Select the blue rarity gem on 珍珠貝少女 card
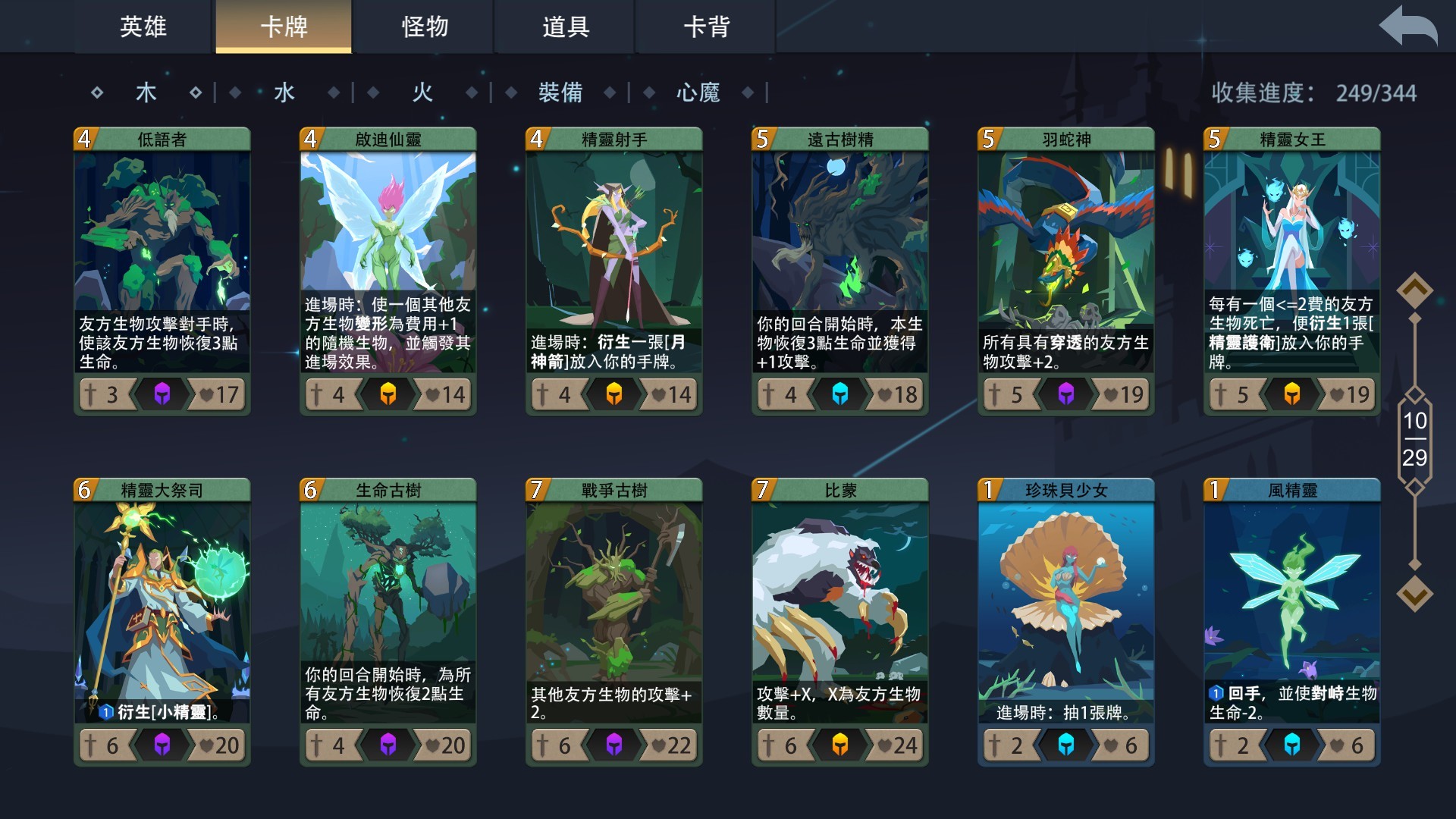Image resolution: width=1456 pixels, height=819 pixels. click(1066, 745)
